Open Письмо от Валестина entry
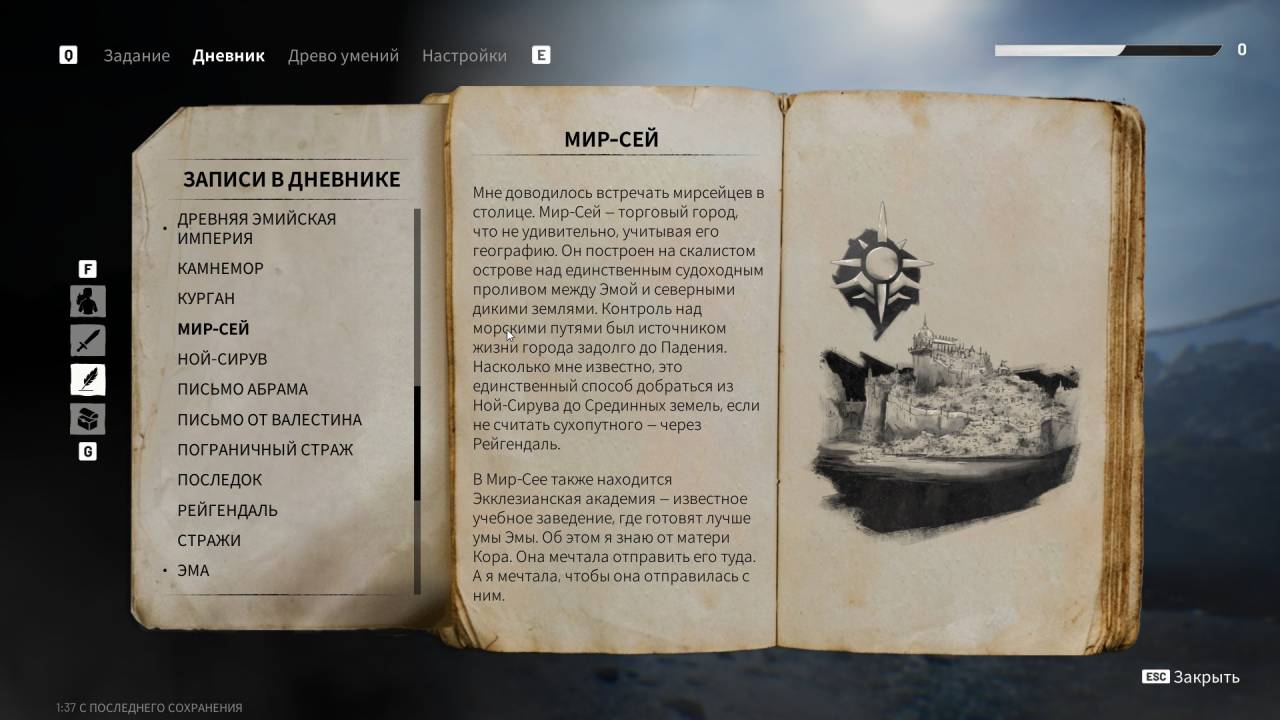 (269, 420)
